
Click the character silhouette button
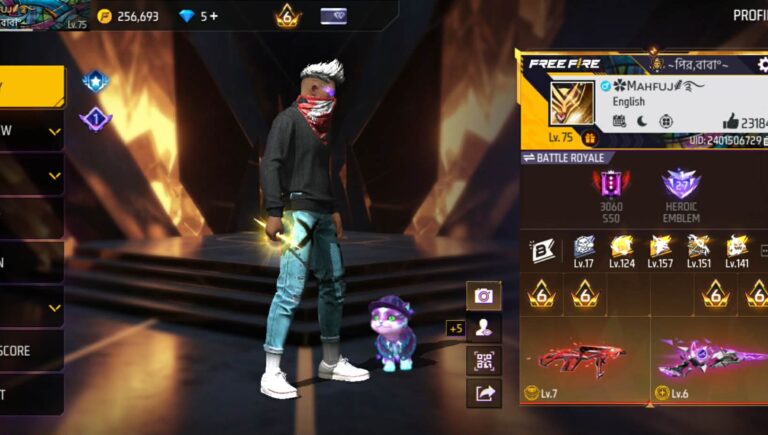(484, 328)
